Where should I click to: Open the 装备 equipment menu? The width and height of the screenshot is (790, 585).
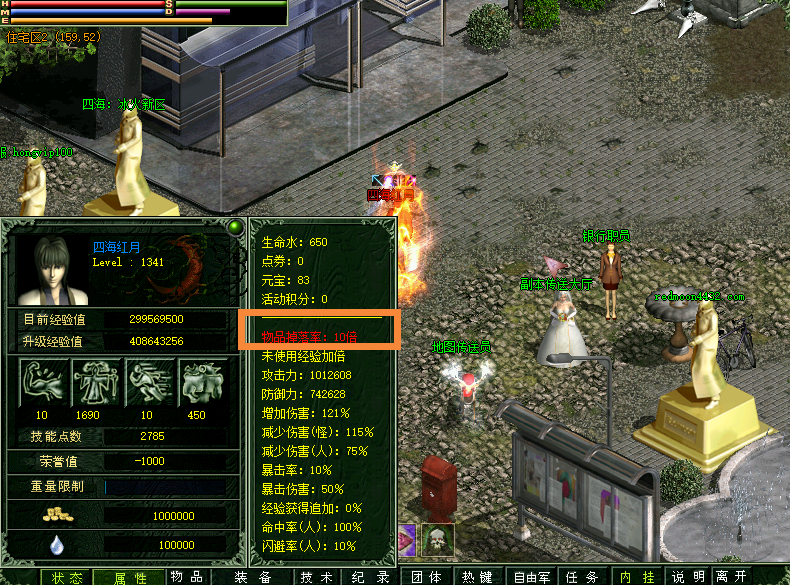point(252,577)
